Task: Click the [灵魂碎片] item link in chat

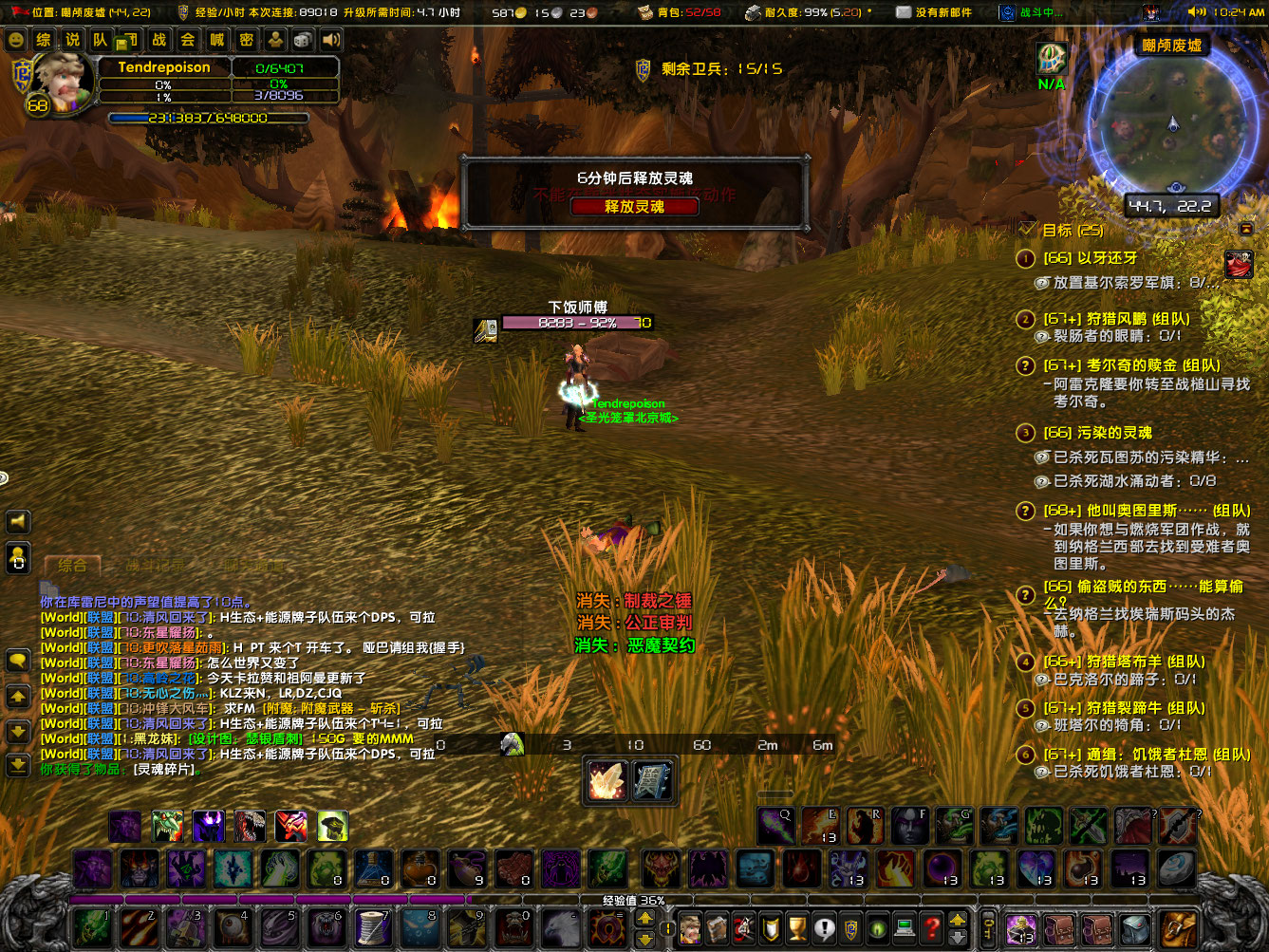Action: point(163,770)
